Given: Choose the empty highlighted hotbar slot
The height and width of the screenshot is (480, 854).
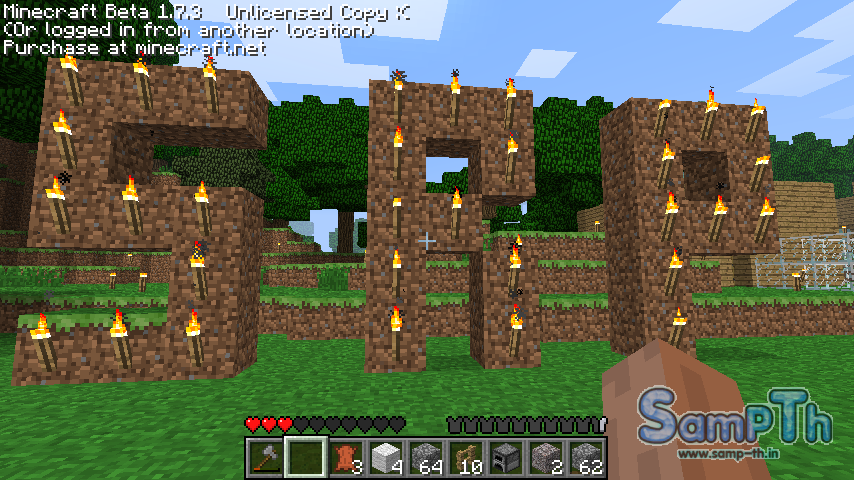Looking at the screenshot, I should click(305, 458).
